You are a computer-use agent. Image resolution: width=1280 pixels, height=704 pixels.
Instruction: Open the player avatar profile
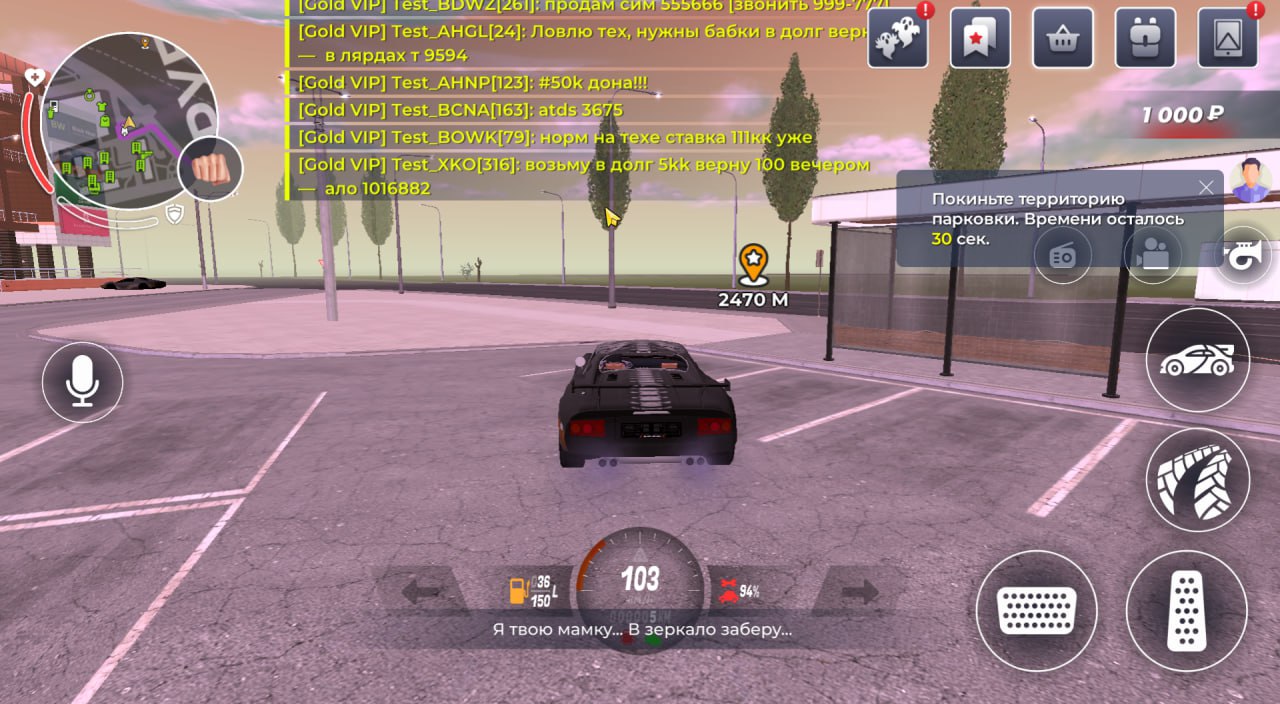[1251, 180]
